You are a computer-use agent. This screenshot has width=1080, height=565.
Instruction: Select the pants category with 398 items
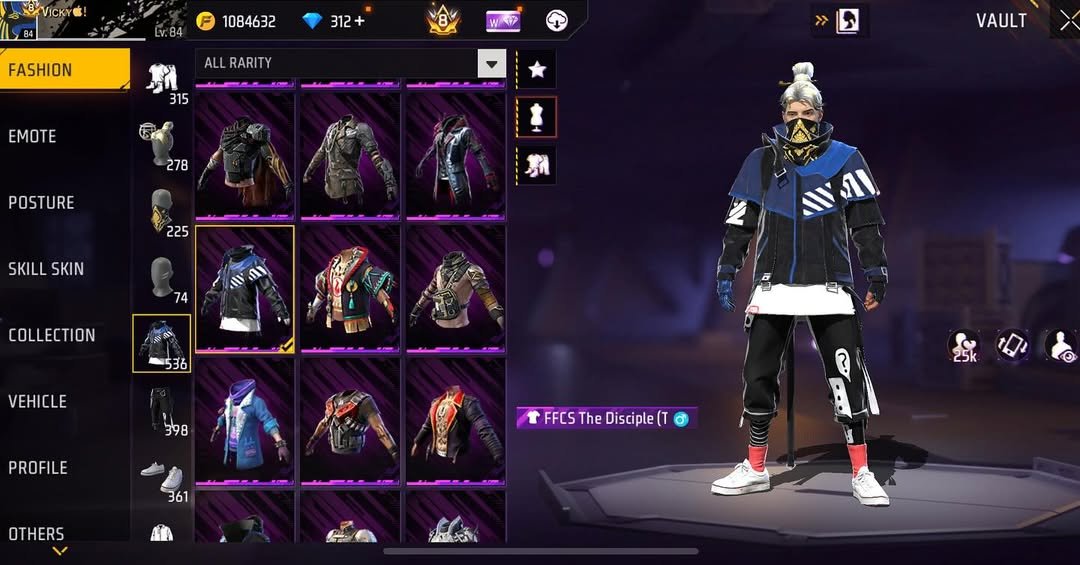tap(162, 410)
